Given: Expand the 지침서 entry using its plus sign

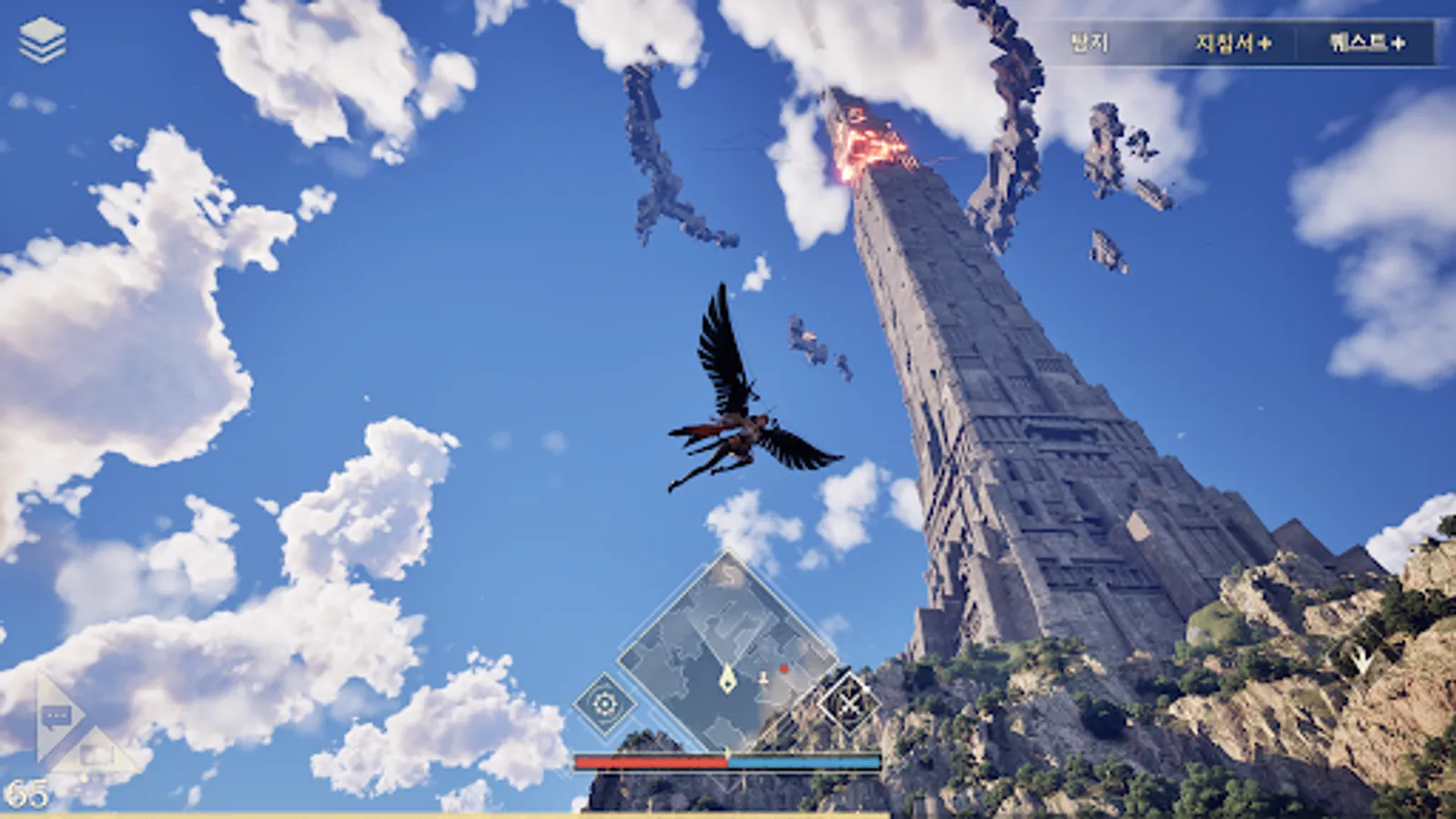Looking at the screenshot, I should 1265,42.
